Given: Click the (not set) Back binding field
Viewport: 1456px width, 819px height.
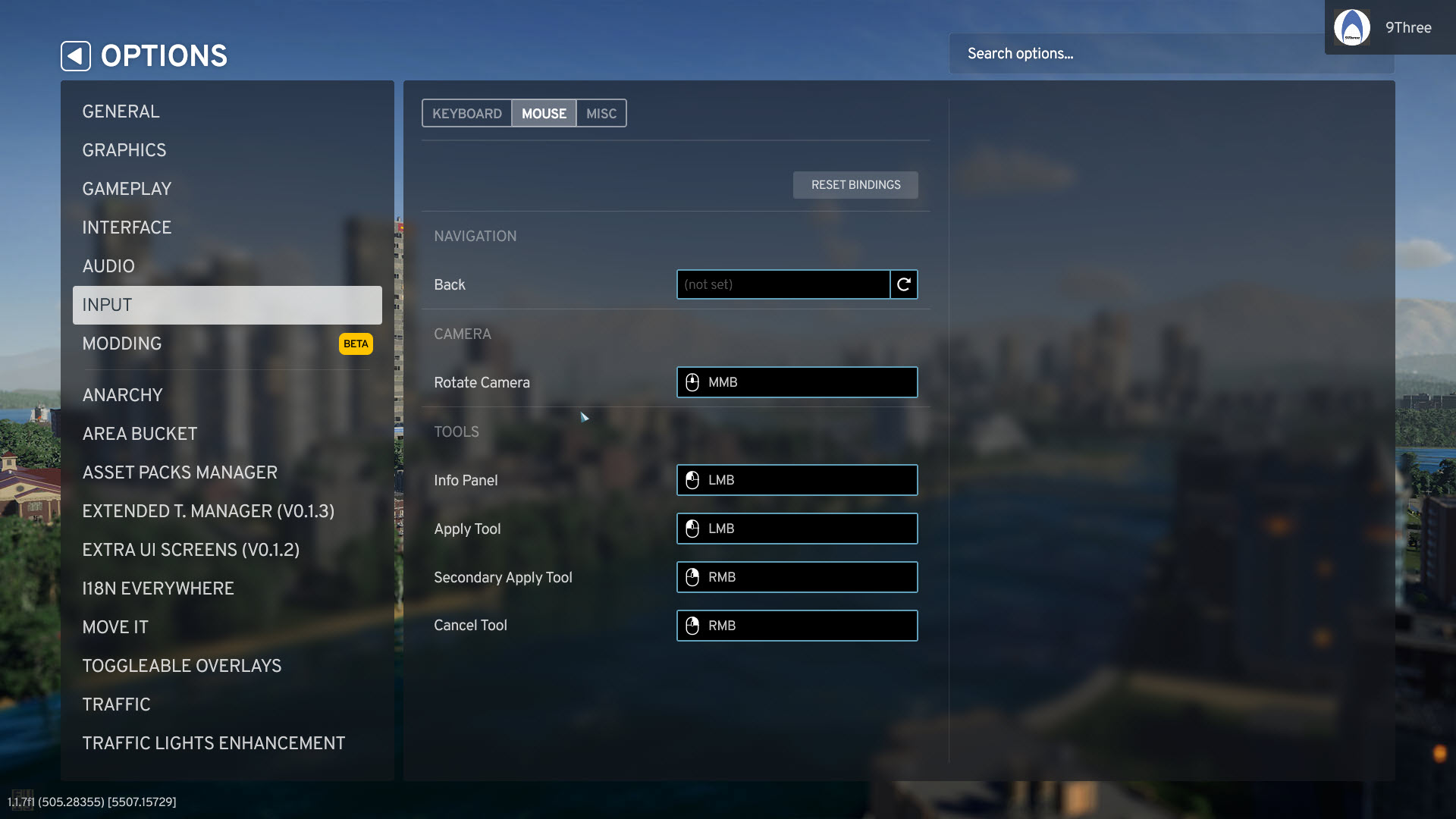Looking at the screenshot, I should pos(783,284).
